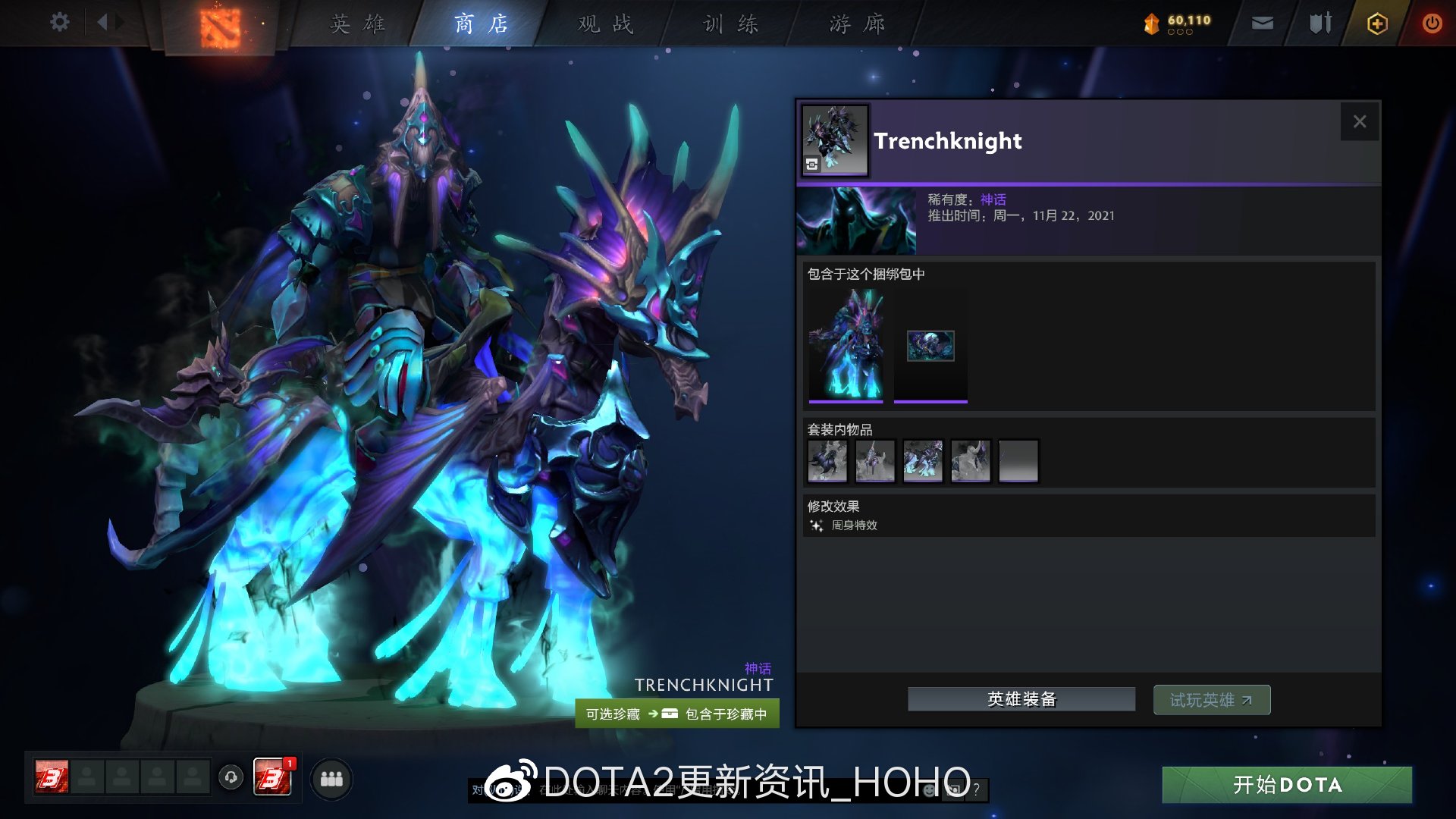The width and height of the screenshot is (1456, 819).
Task: Open the armory shield-and-sword icon
Action: coord(1319,23)
